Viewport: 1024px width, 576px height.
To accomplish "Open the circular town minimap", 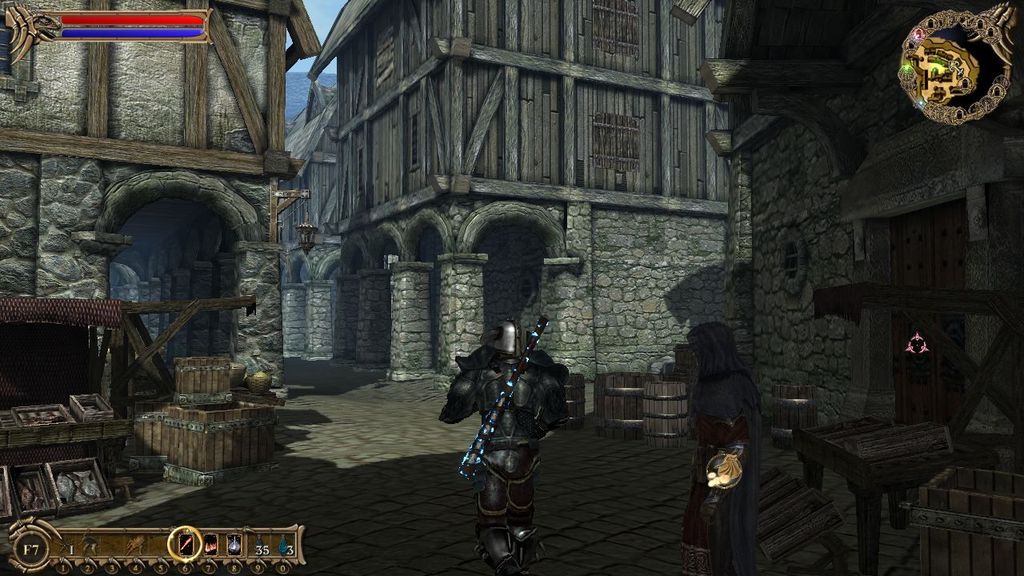I will [x=955, y=64].
